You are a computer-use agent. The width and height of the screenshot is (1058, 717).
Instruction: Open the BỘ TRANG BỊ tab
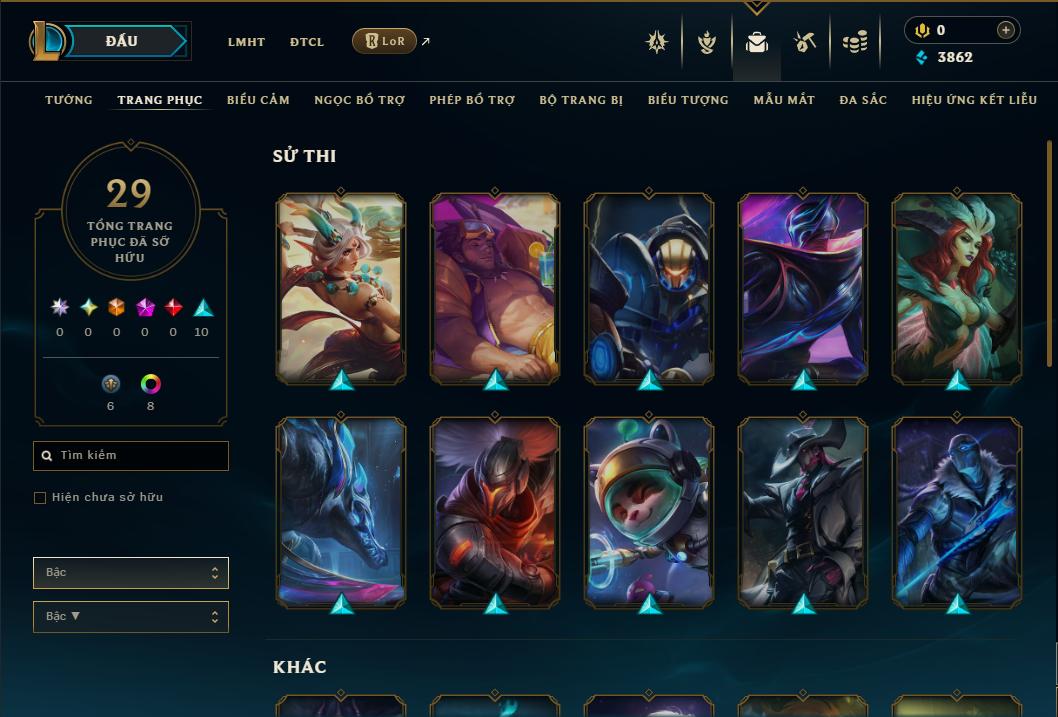click(581, 100)
